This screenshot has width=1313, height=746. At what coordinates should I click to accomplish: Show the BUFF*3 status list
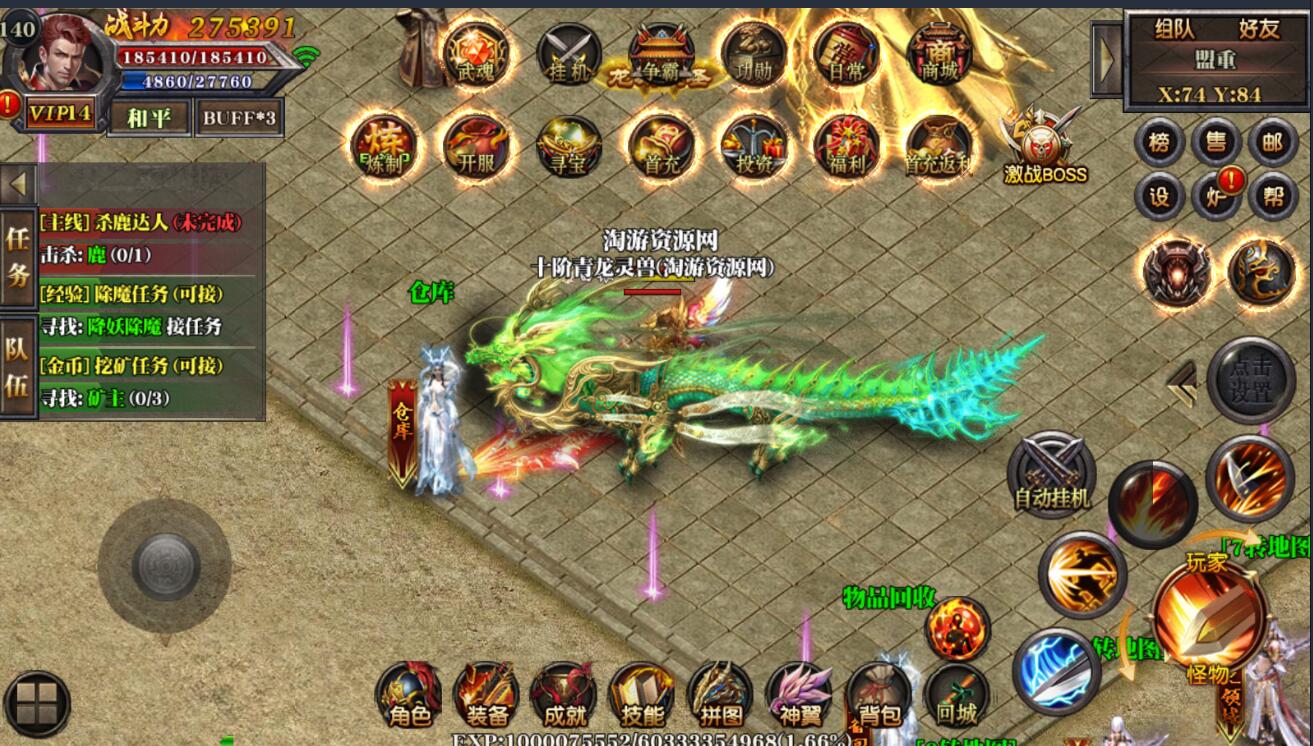pos(240,118)
